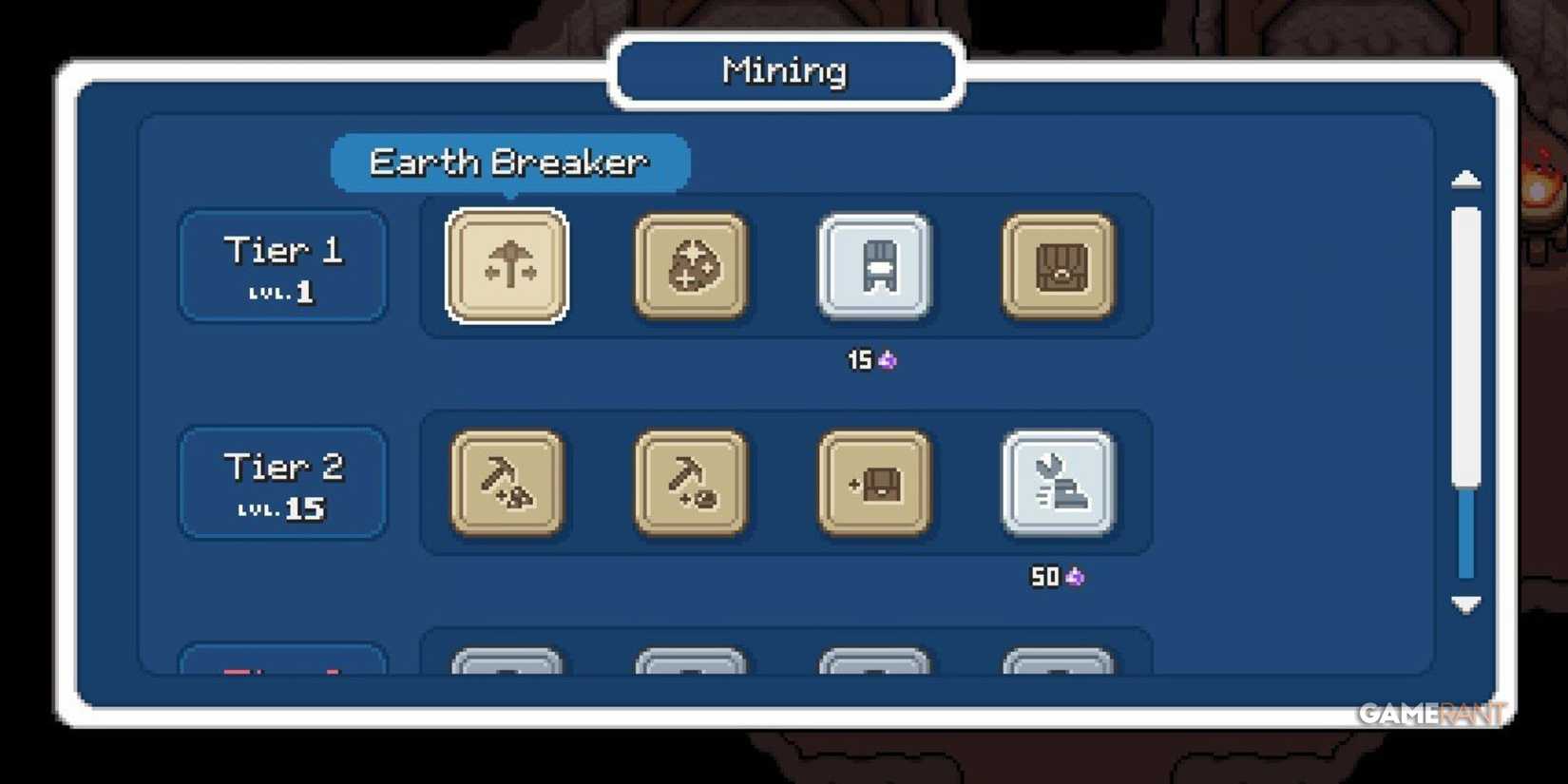Click the scroll-up arrow on the scrollbar
The image size is (1568, 784).
pyautogui.click(x=1465, y=180)
